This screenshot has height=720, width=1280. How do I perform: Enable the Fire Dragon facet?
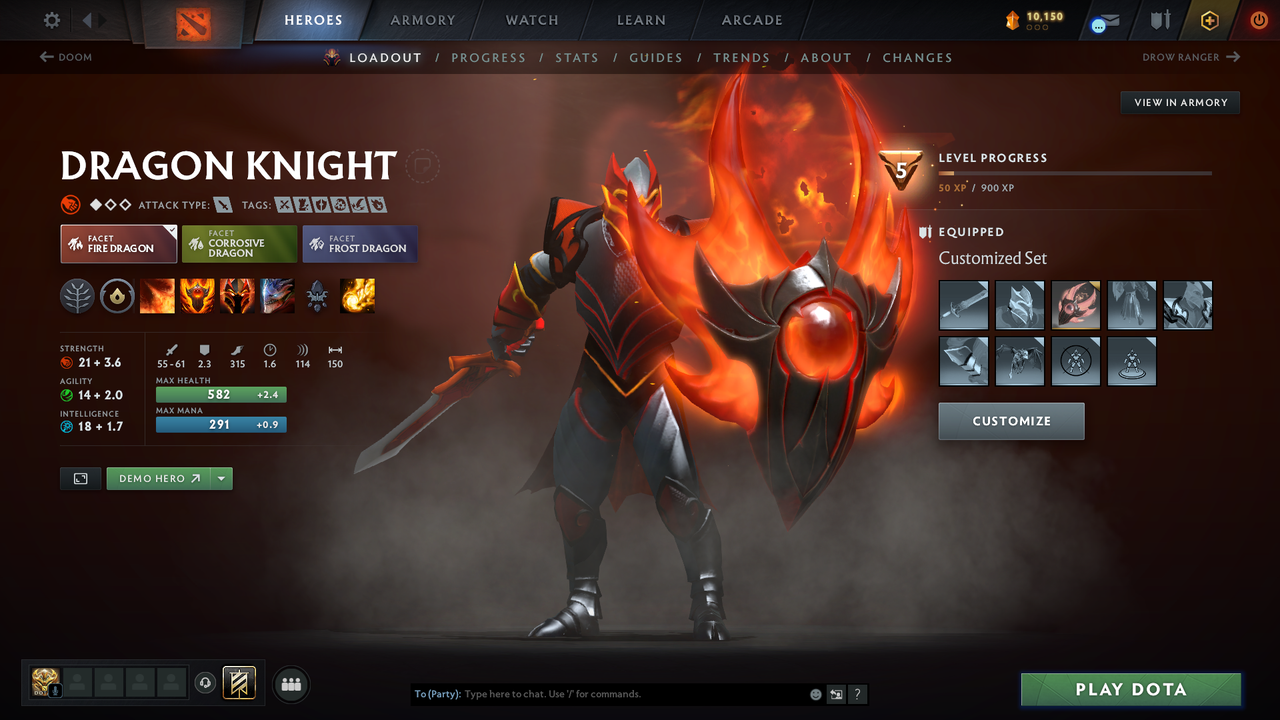(x=118, y=243)
